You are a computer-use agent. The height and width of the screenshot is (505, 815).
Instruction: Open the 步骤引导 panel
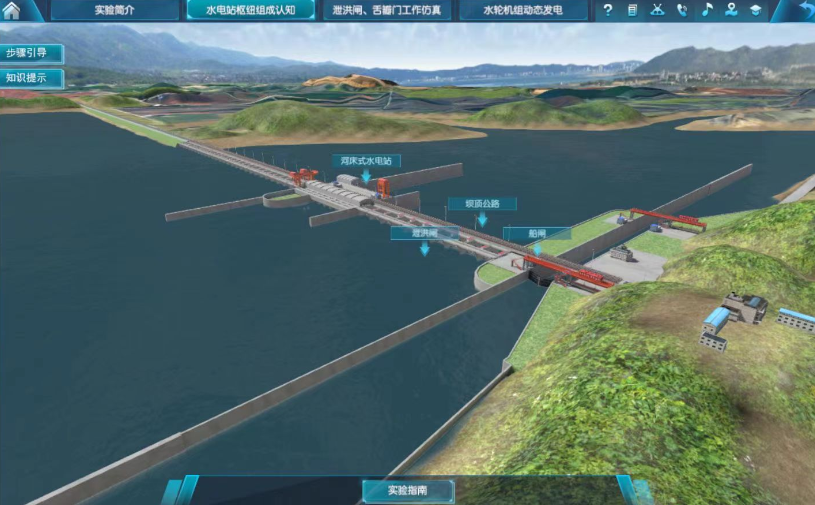(x=30, y=54)
